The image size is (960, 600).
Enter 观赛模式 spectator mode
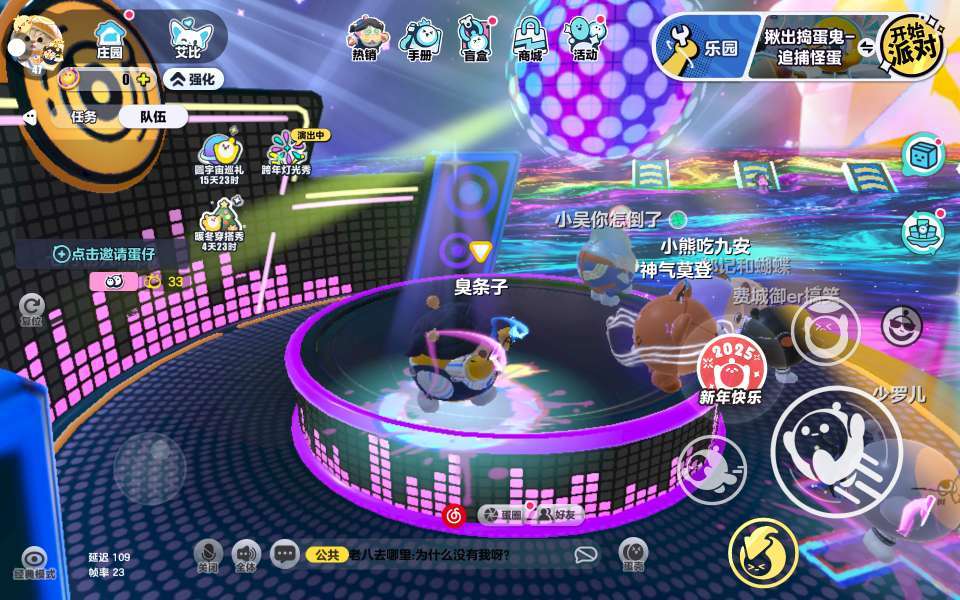34,563
